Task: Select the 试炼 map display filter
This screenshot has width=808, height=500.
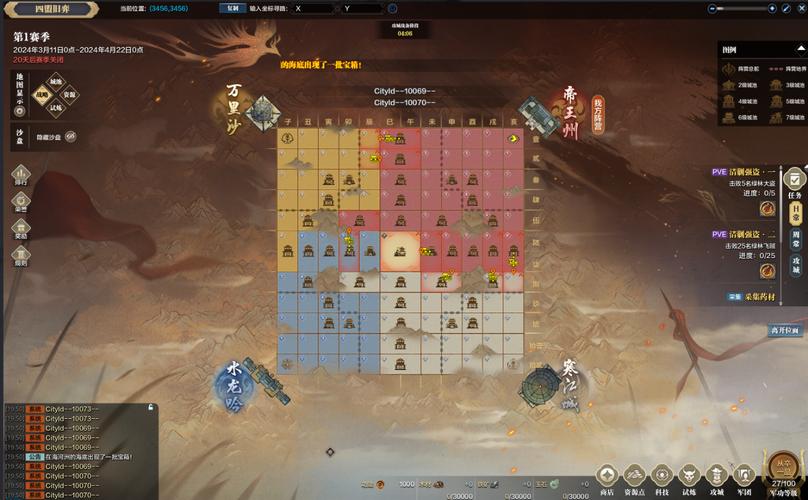Action: pos(56,108)
